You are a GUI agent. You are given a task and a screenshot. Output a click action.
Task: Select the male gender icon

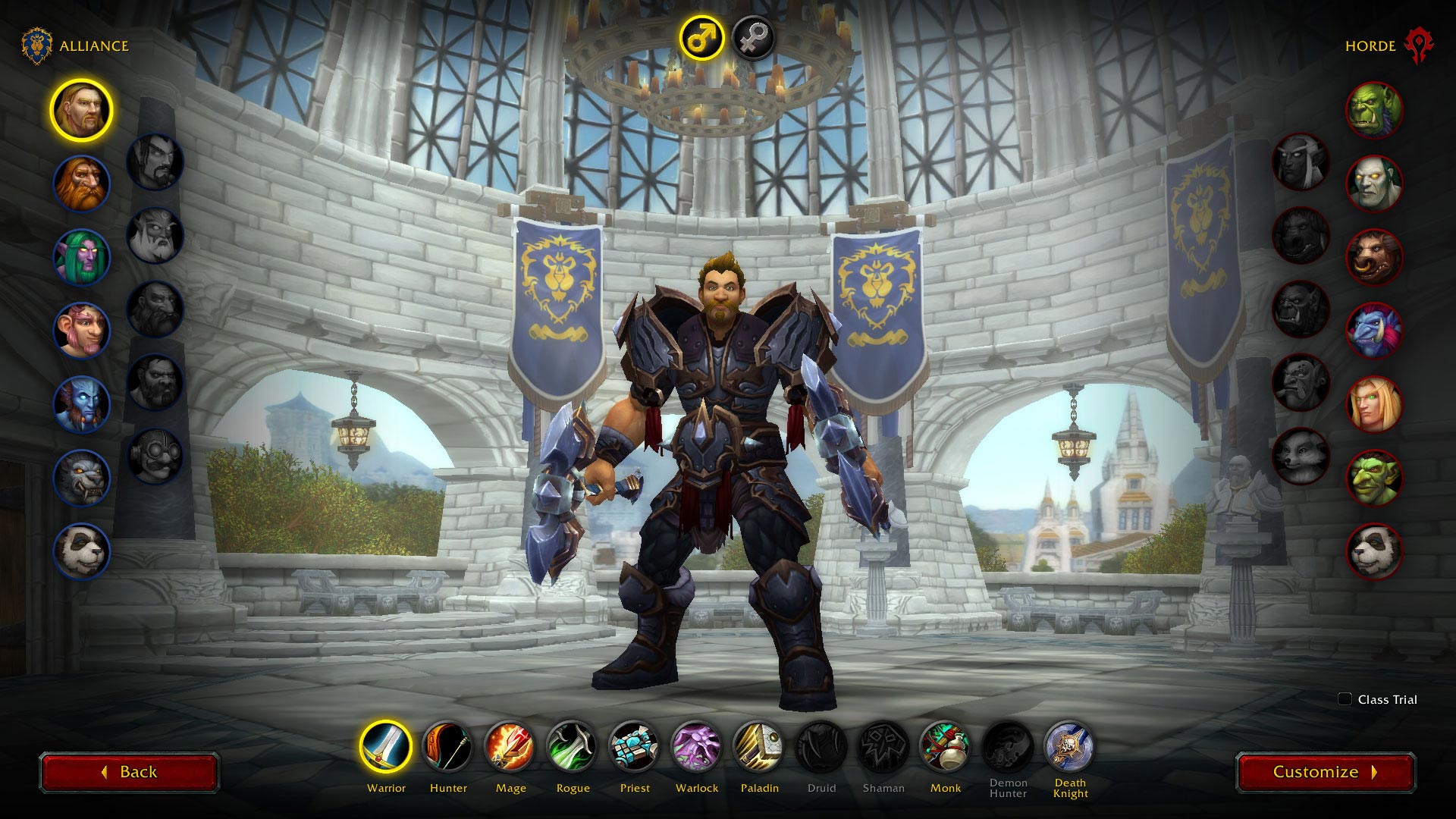[x=701, y=37]
